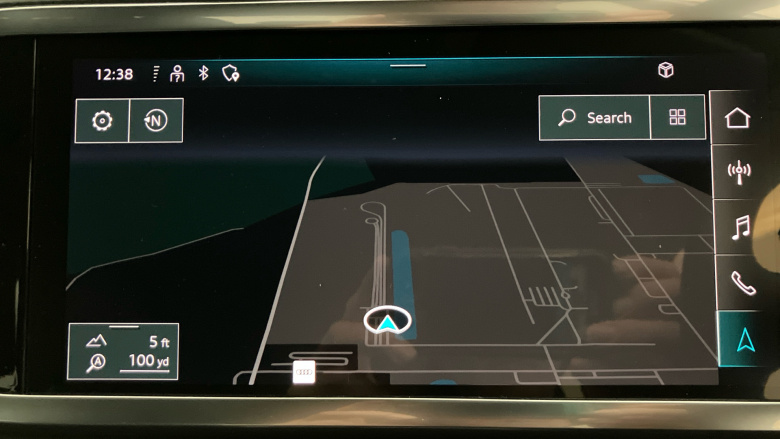Tap the altitude and map scale panel

pyautogui.click(x=123, y=351)
